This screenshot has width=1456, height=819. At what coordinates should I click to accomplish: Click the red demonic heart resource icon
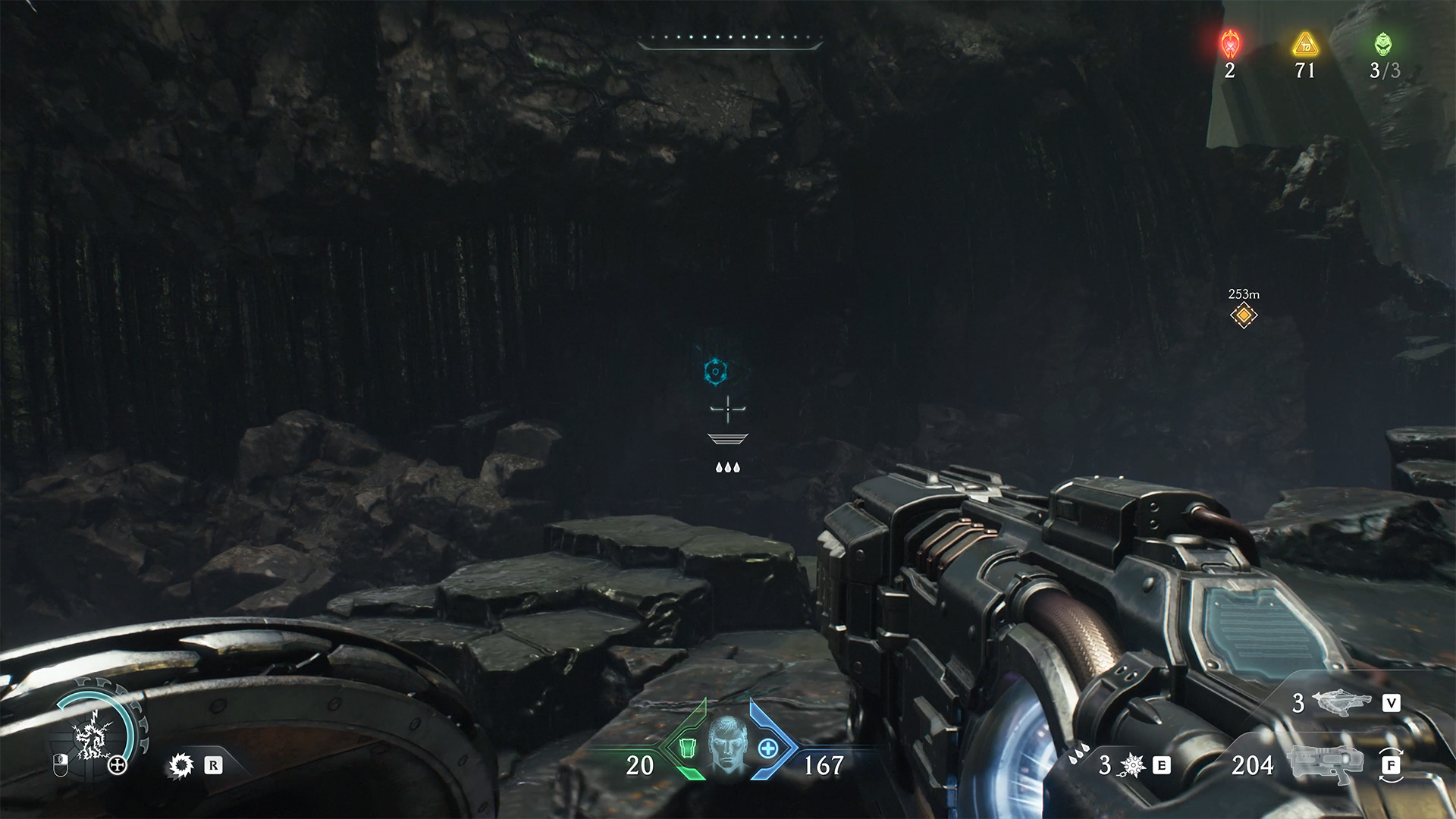coord(1229,44)
